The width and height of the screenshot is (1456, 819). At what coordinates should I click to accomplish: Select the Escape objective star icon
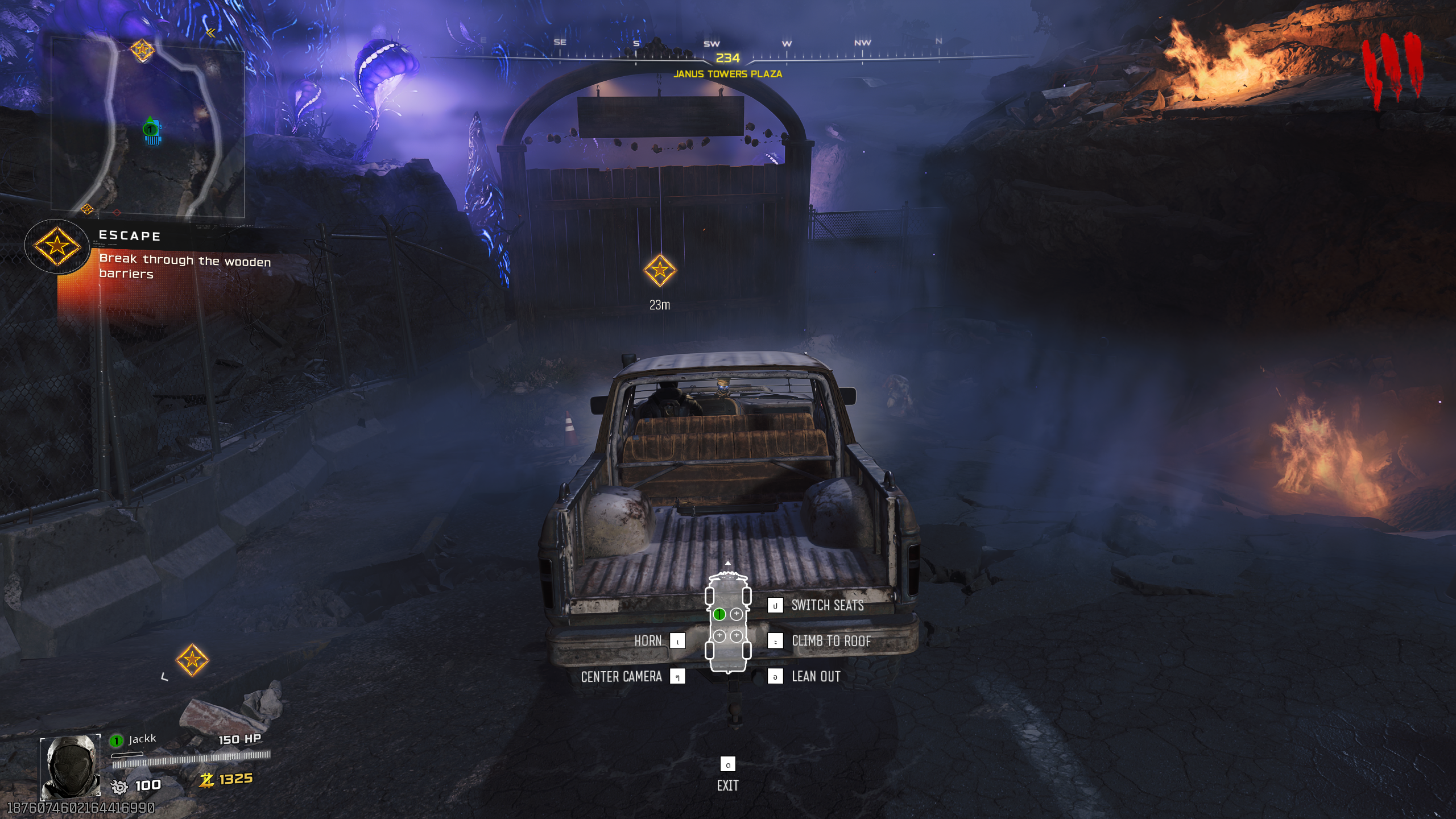(56, 246)
